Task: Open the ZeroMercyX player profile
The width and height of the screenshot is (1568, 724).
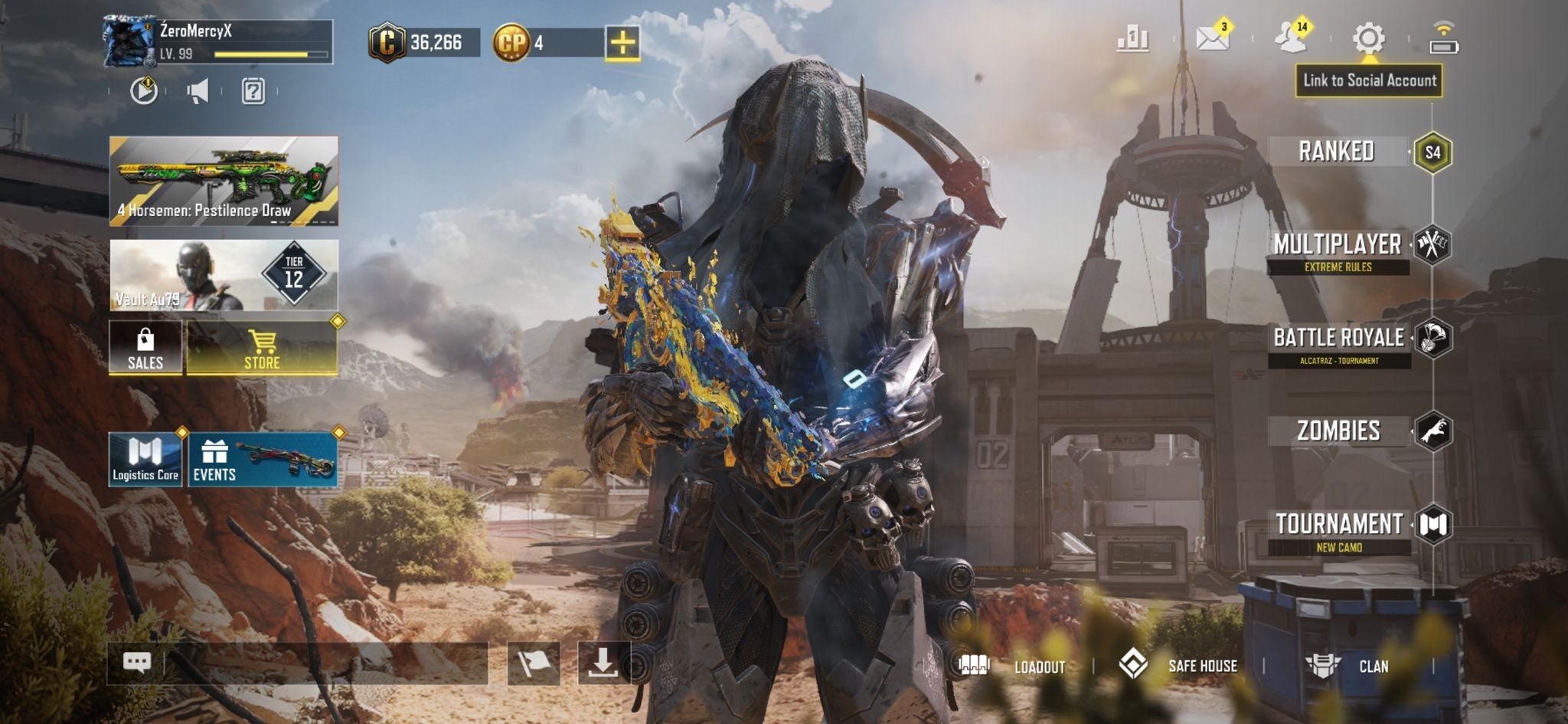Action: (218, 42)
